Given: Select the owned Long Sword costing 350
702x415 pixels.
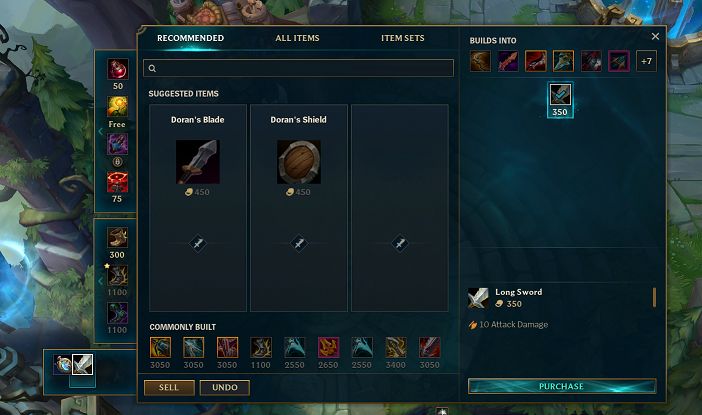Looking at the screenshot, I should click(560, 96).
